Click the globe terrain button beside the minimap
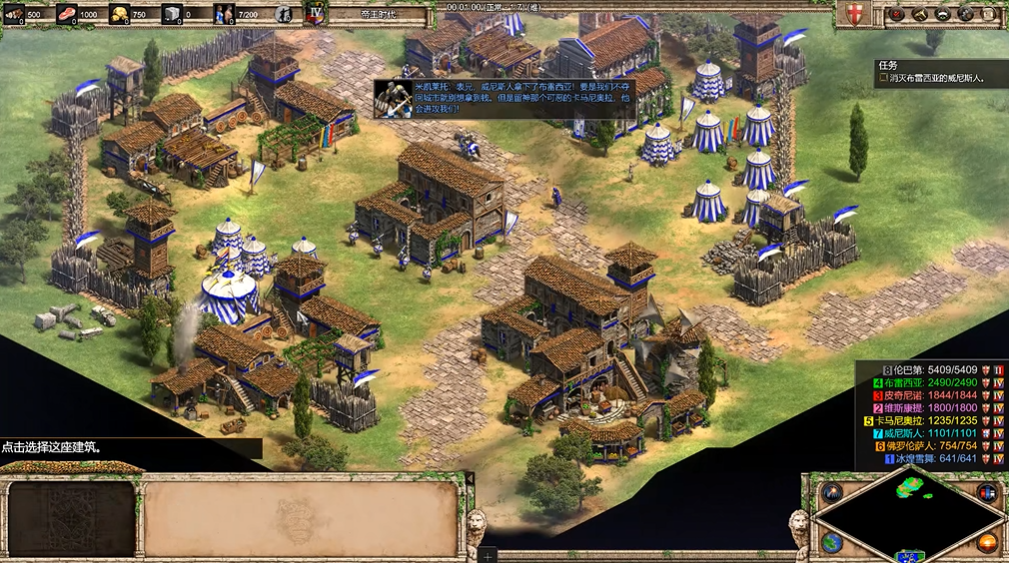 [832, 542]
